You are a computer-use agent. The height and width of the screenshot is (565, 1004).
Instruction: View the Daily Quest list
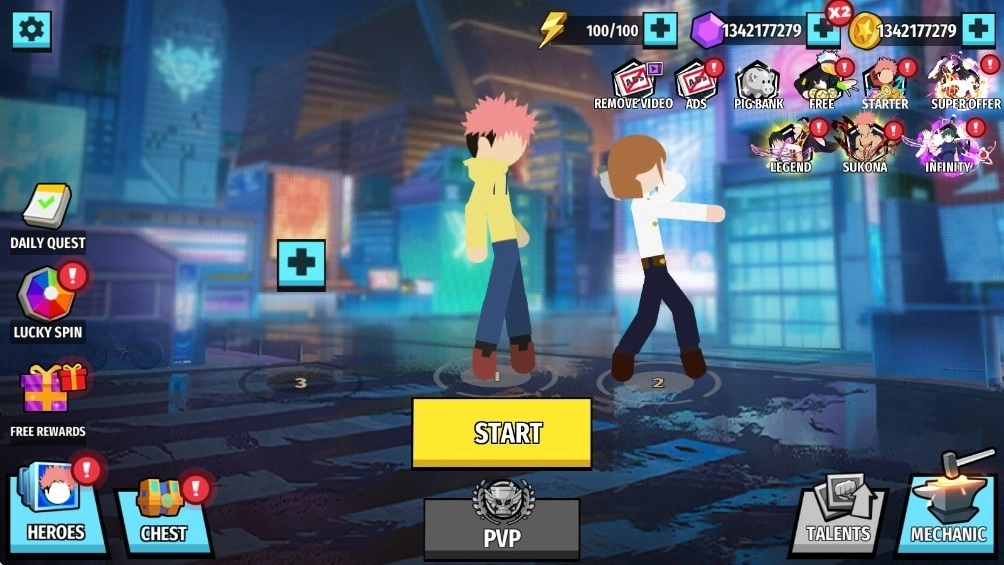[x=47, y=216]
